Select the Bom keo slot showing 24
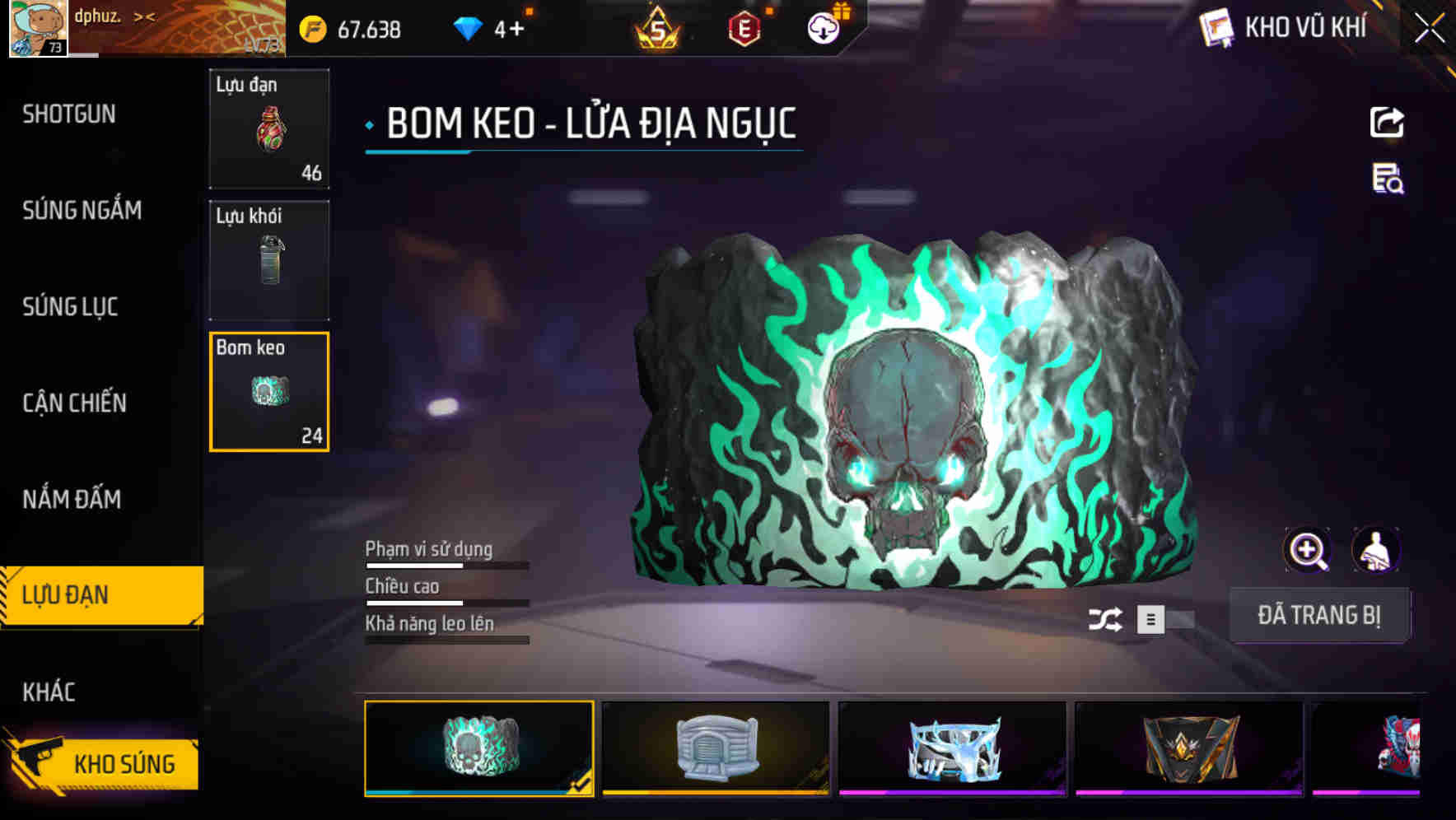The width and height of the screenshot is (1456, 820). coord(268,392)
